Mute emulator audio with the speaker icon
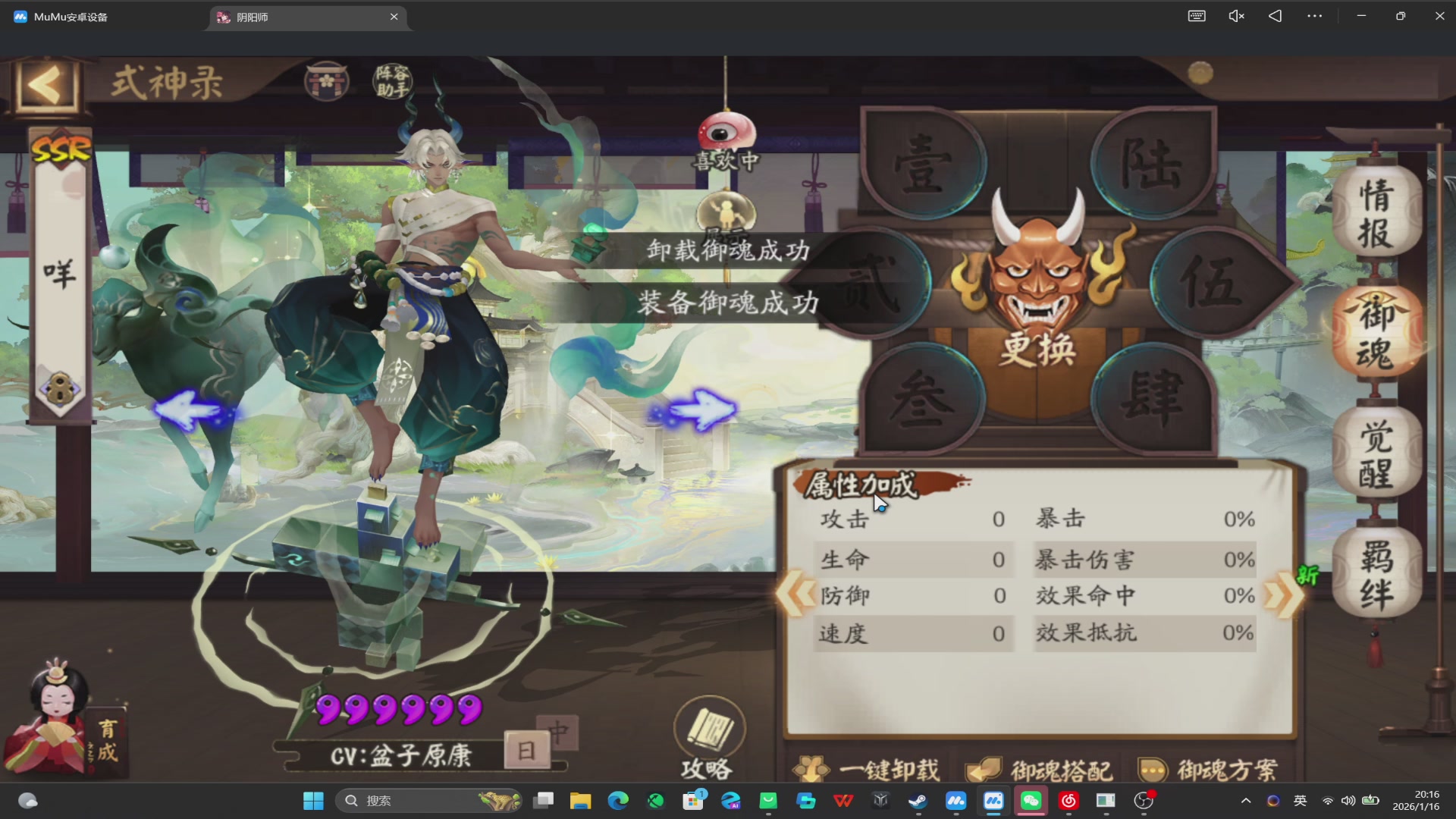The image size is (1456, 819). (x=1235, y=15)
